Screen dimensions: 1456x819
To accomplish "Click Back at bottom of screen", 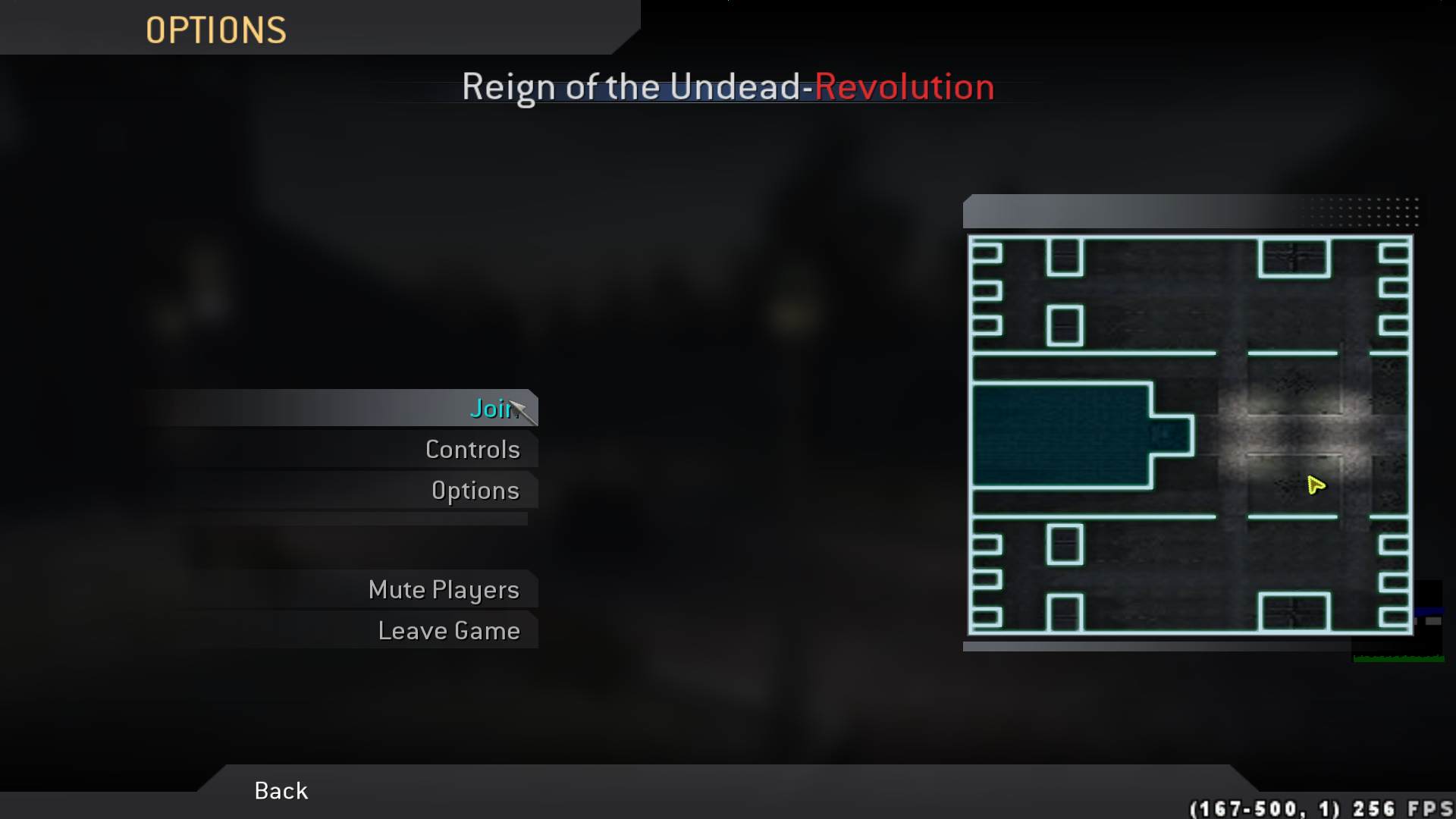I will tap(280, 790).
